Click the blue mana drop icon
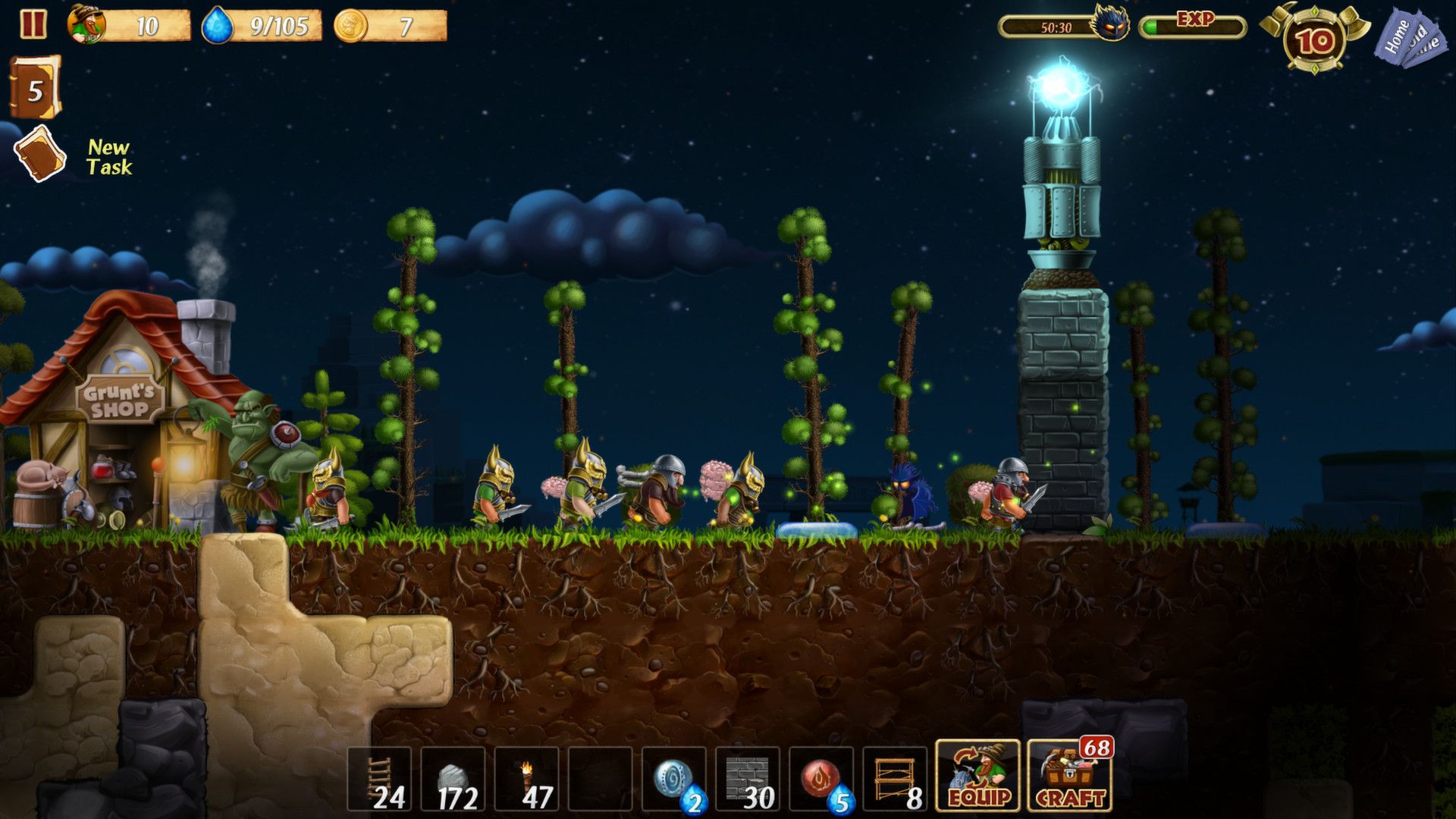 pyautogui.click(x=218, y=26)
